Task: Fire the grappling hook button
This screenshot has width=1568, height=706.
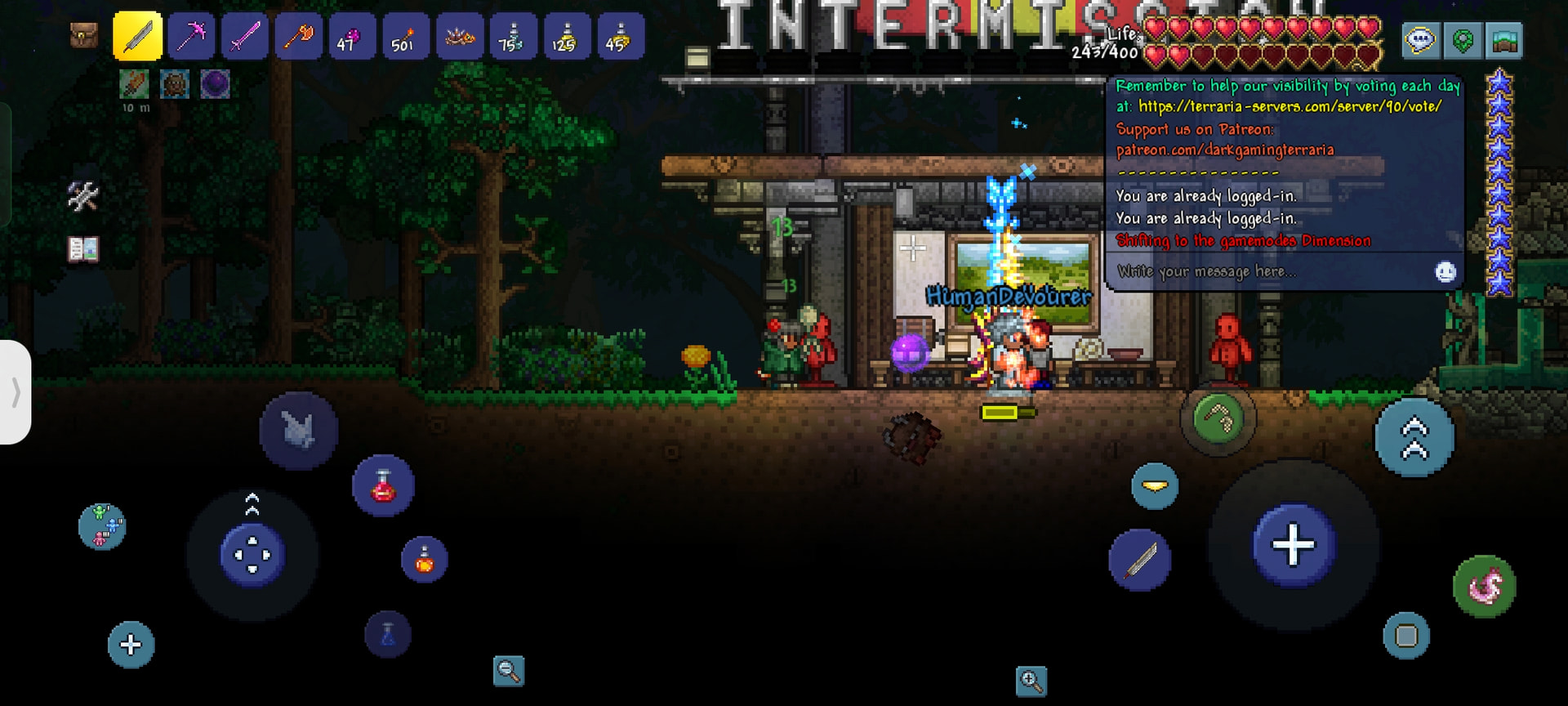Action: pos(1218,419)
